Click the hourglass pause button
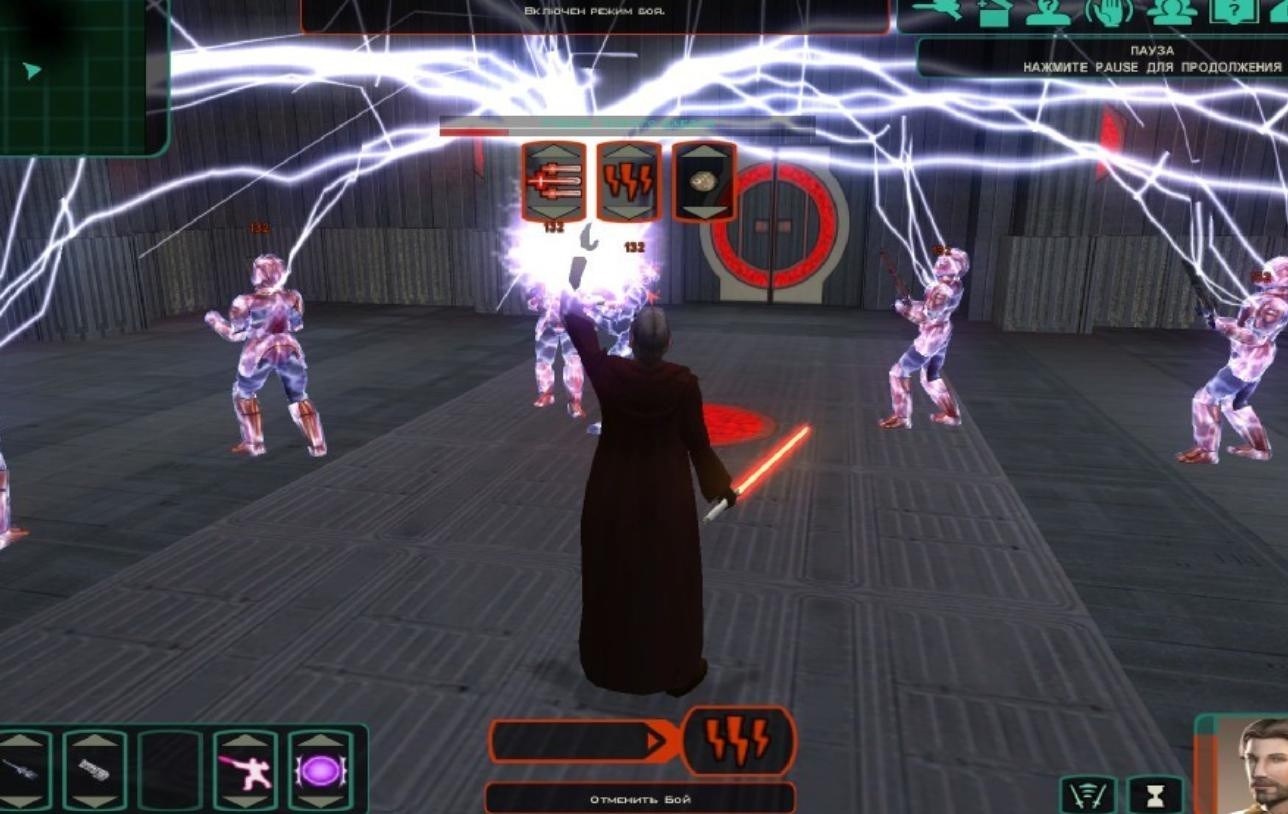 (x=1155, y=796)
